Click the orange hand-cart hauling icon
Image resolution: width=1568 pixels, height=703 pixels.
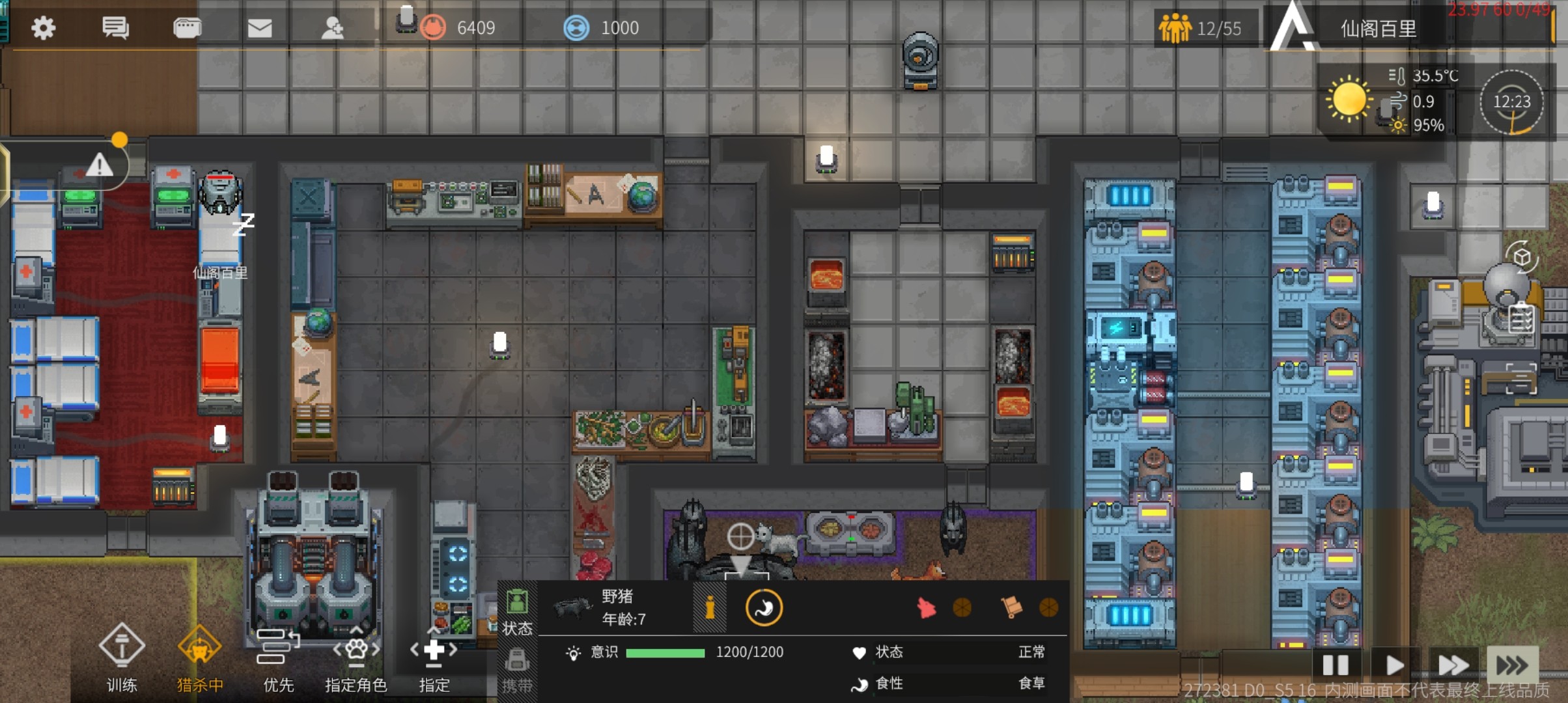tap(1011, 607)
